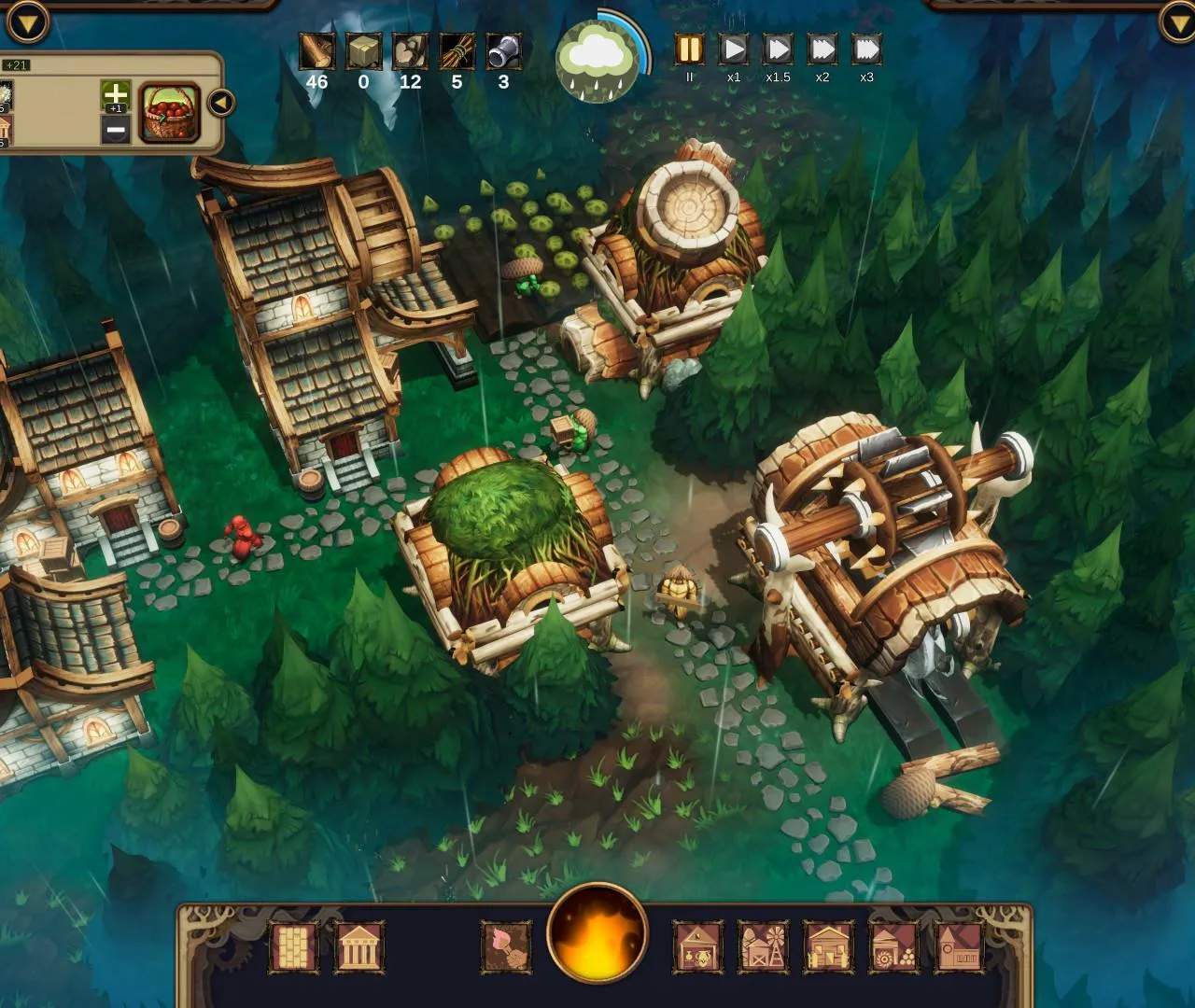1195x1008 pixels.
Task: Select the wood logs resource icon
Action: (x=316, y=51)
